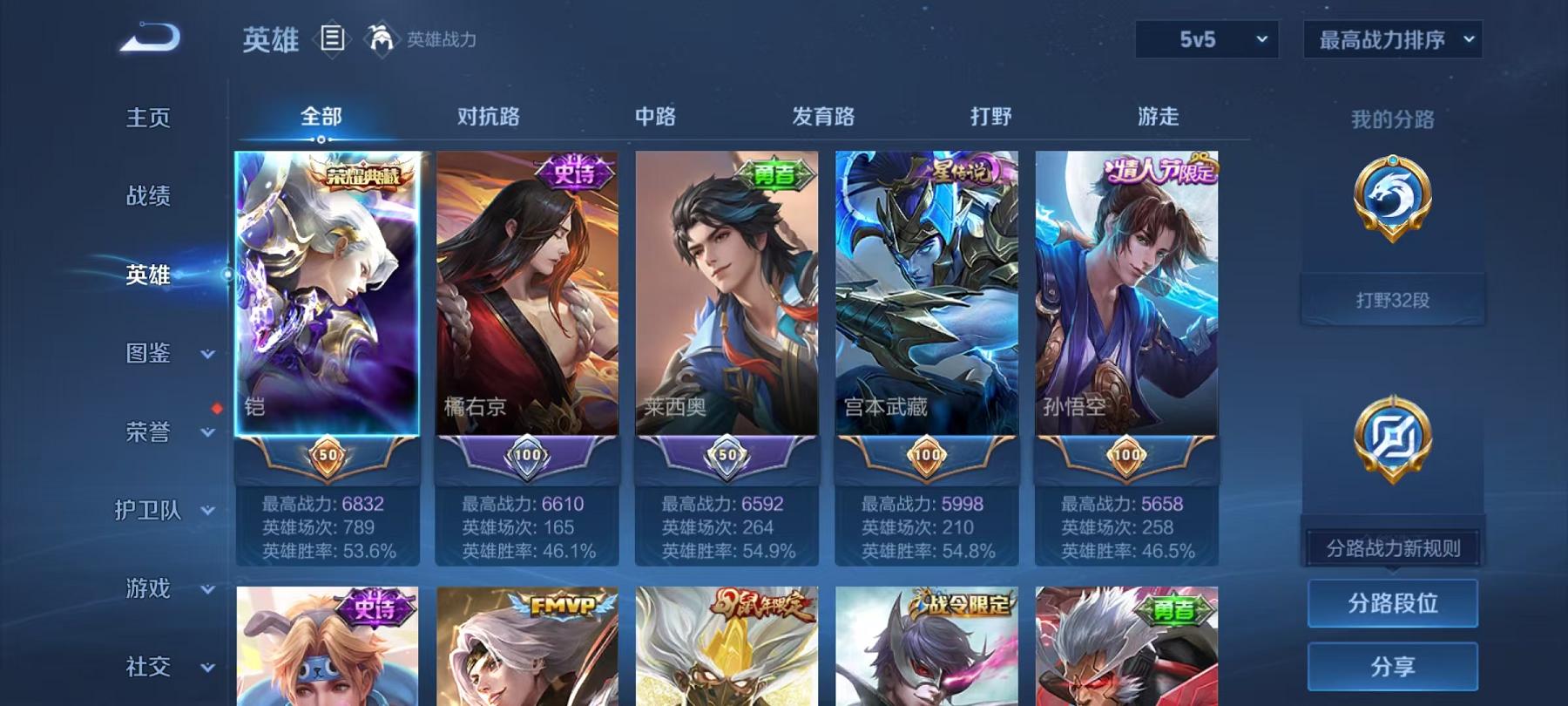The height and width of the screenshot is (706, 1568).
Task: Open the 5v5 mode dropdown
Action: tap(1206, 39)
